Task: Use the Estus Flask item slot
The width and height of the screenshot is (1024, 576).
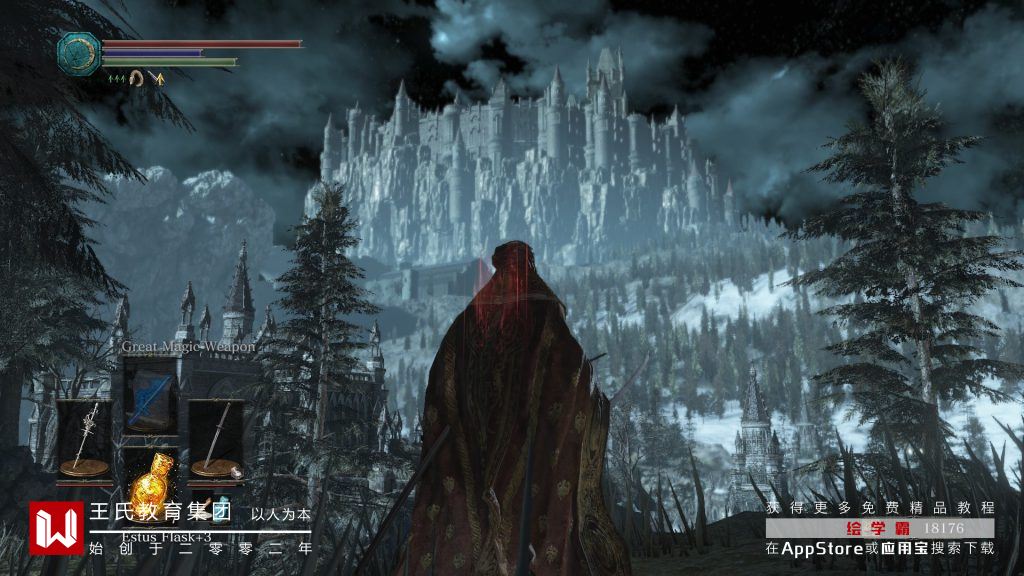Action: click(x=152, y=480)
